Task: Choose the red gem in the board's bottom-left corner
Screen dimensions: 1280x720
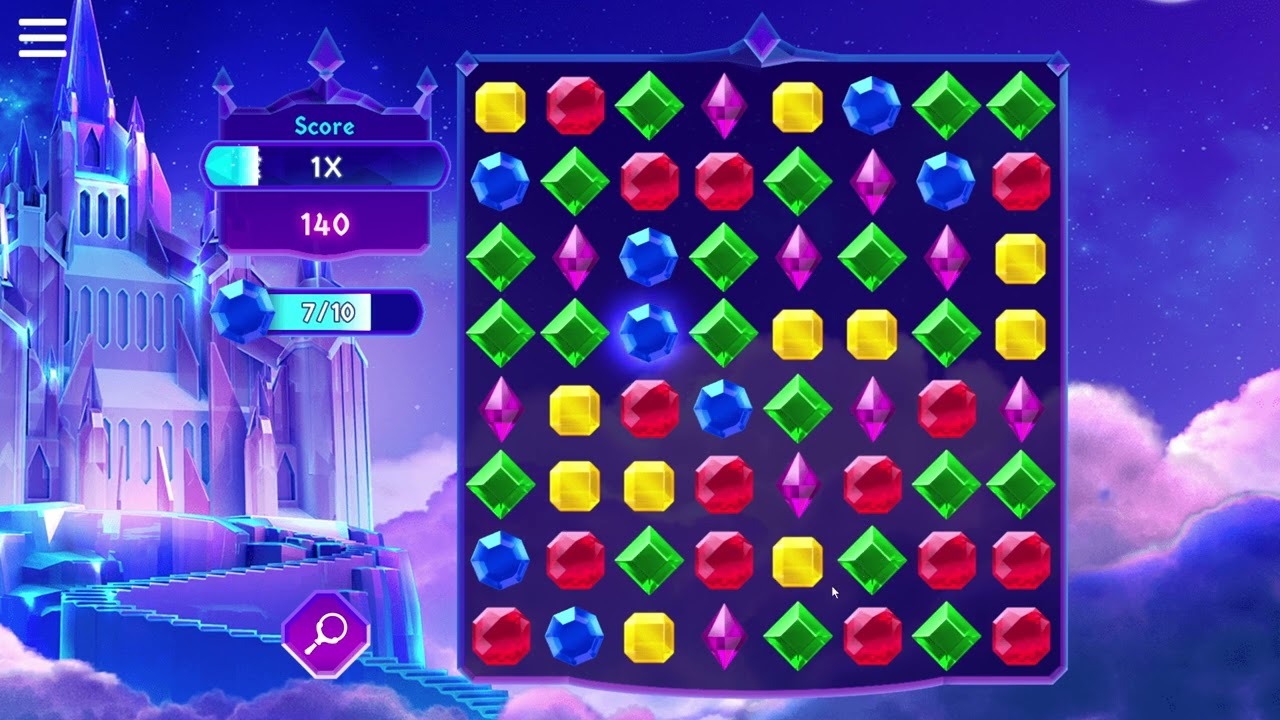Action: point(500,636)
